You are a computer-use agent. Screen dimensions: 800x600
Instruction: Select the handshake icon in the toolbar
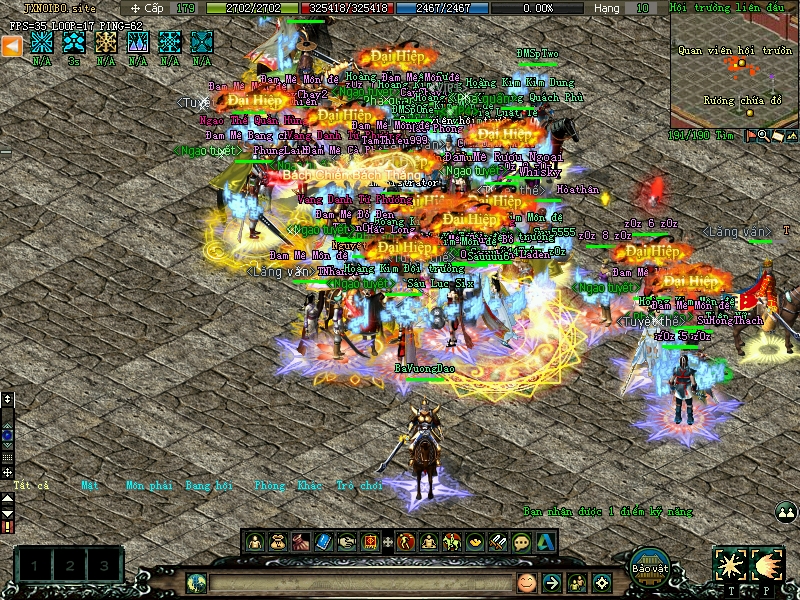(346, 542)
